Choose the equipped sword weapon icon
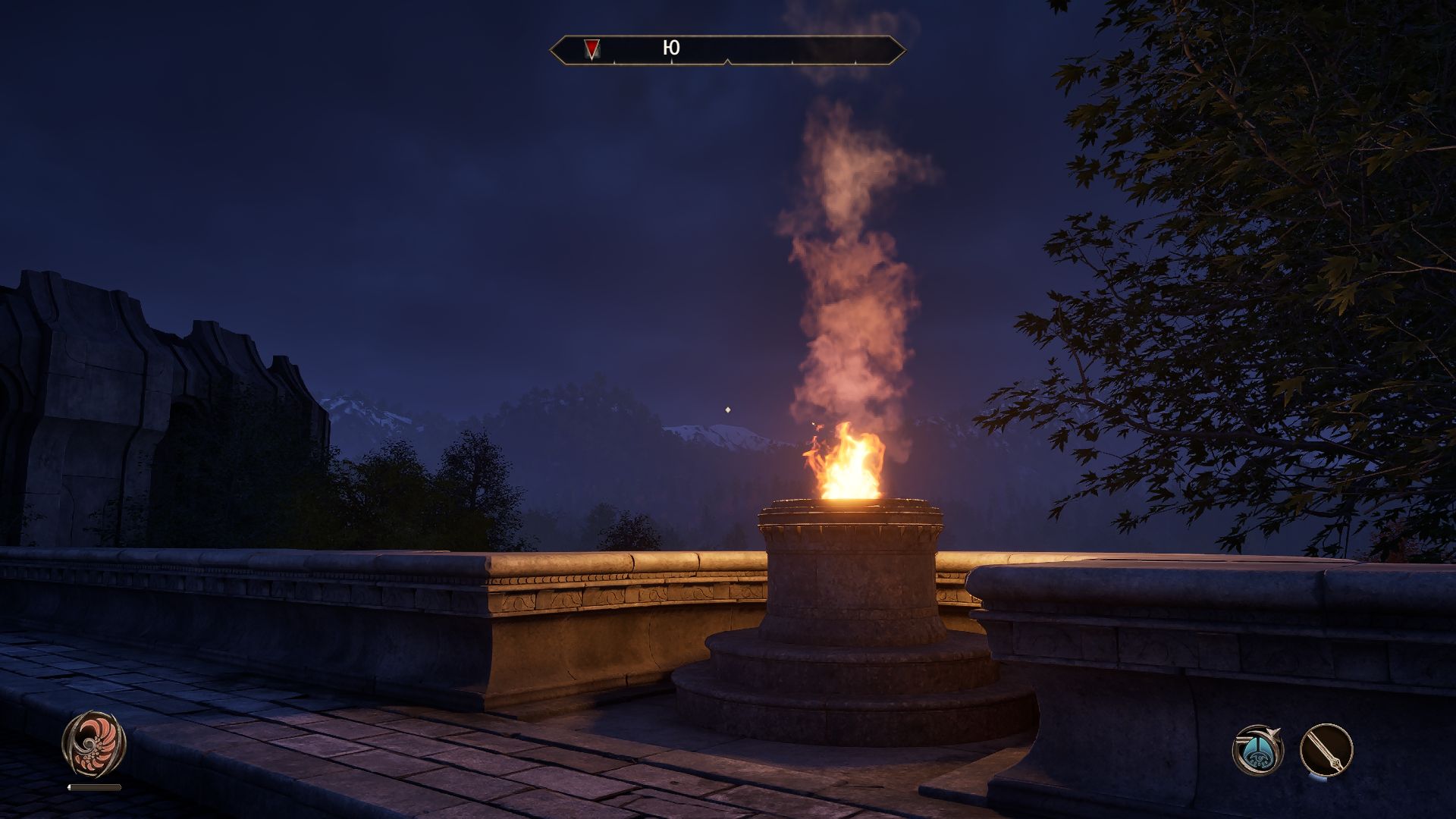1456x819 pixels. click(1326, 751)
